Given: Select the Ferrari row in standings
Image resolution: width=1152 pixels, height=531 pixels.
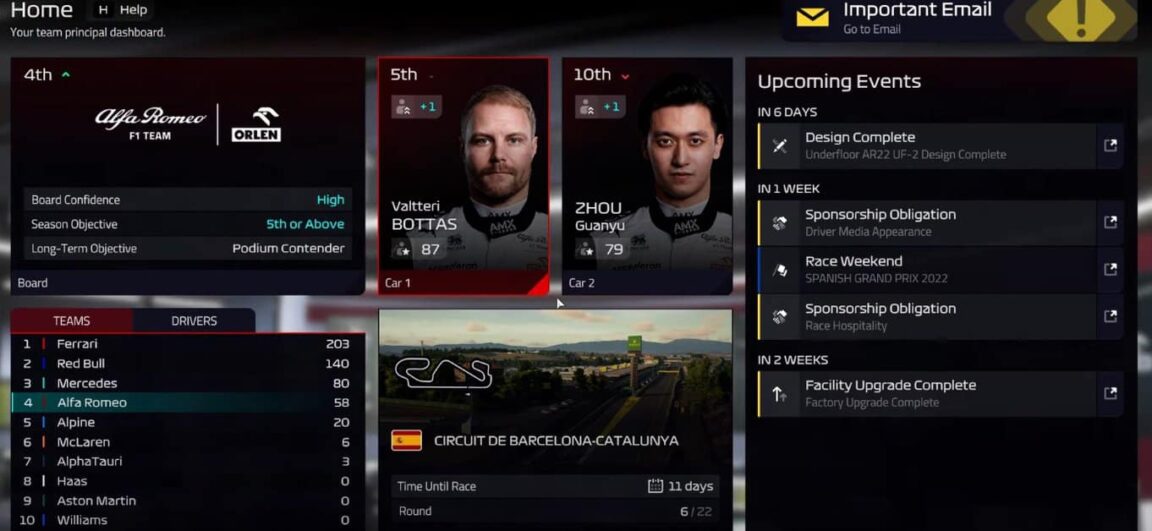Looking at the screenshot, I should click(187, 344).
